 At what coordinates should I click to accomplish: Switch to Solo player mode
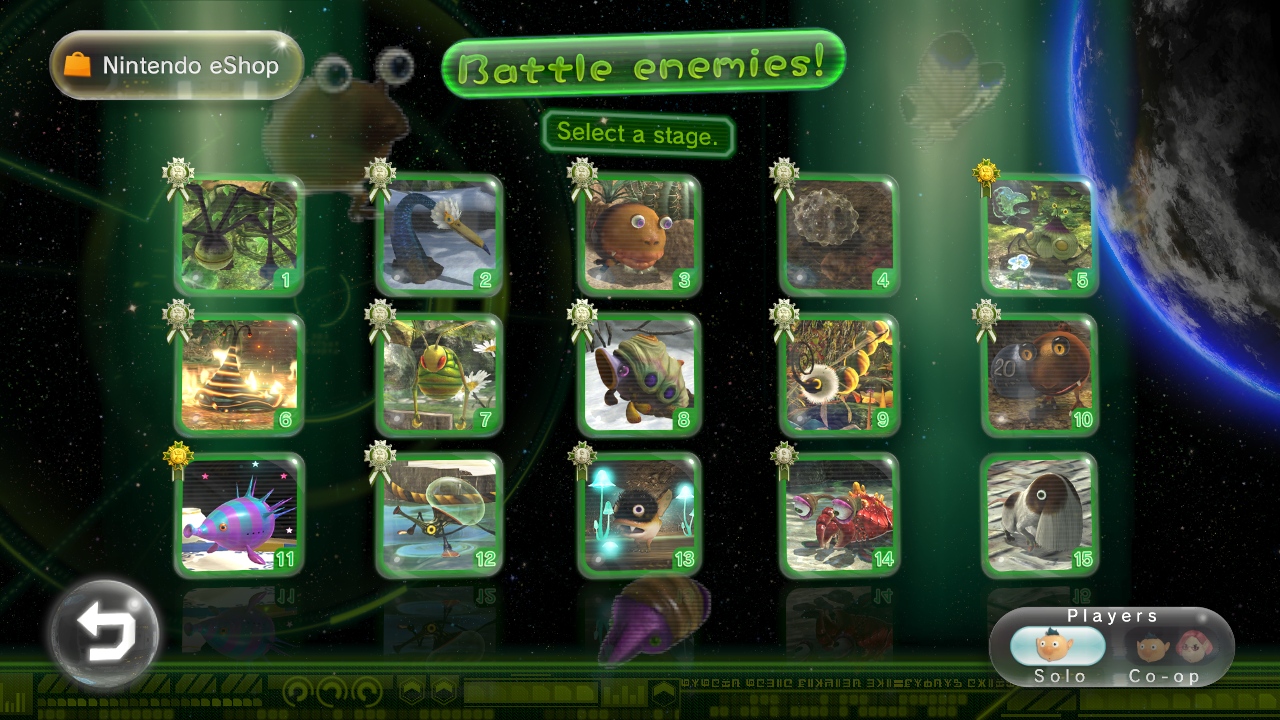click(x=1057, y=653)
